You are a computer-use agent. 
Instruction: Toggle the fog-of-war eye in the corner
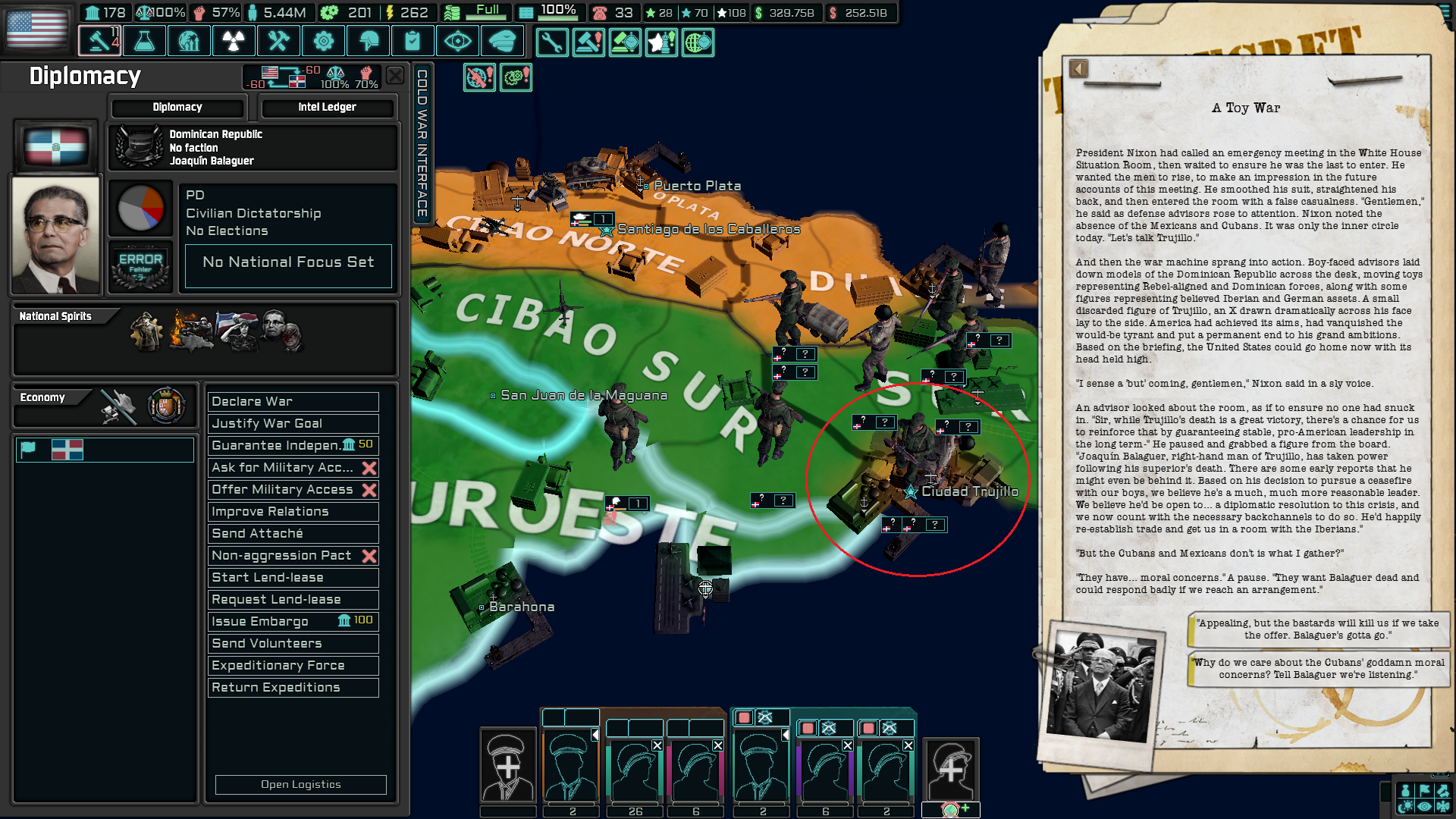tap(1424, 807)
